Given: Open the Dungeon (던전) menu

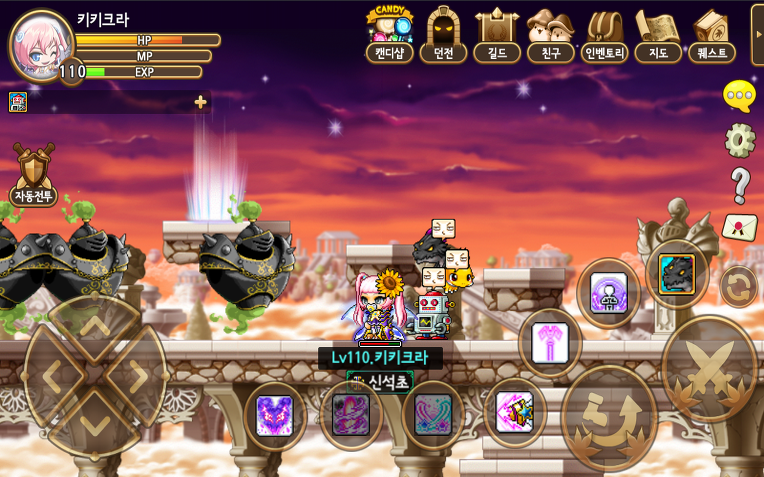Looking at the screenshot, I should click(x=443, y=33).
